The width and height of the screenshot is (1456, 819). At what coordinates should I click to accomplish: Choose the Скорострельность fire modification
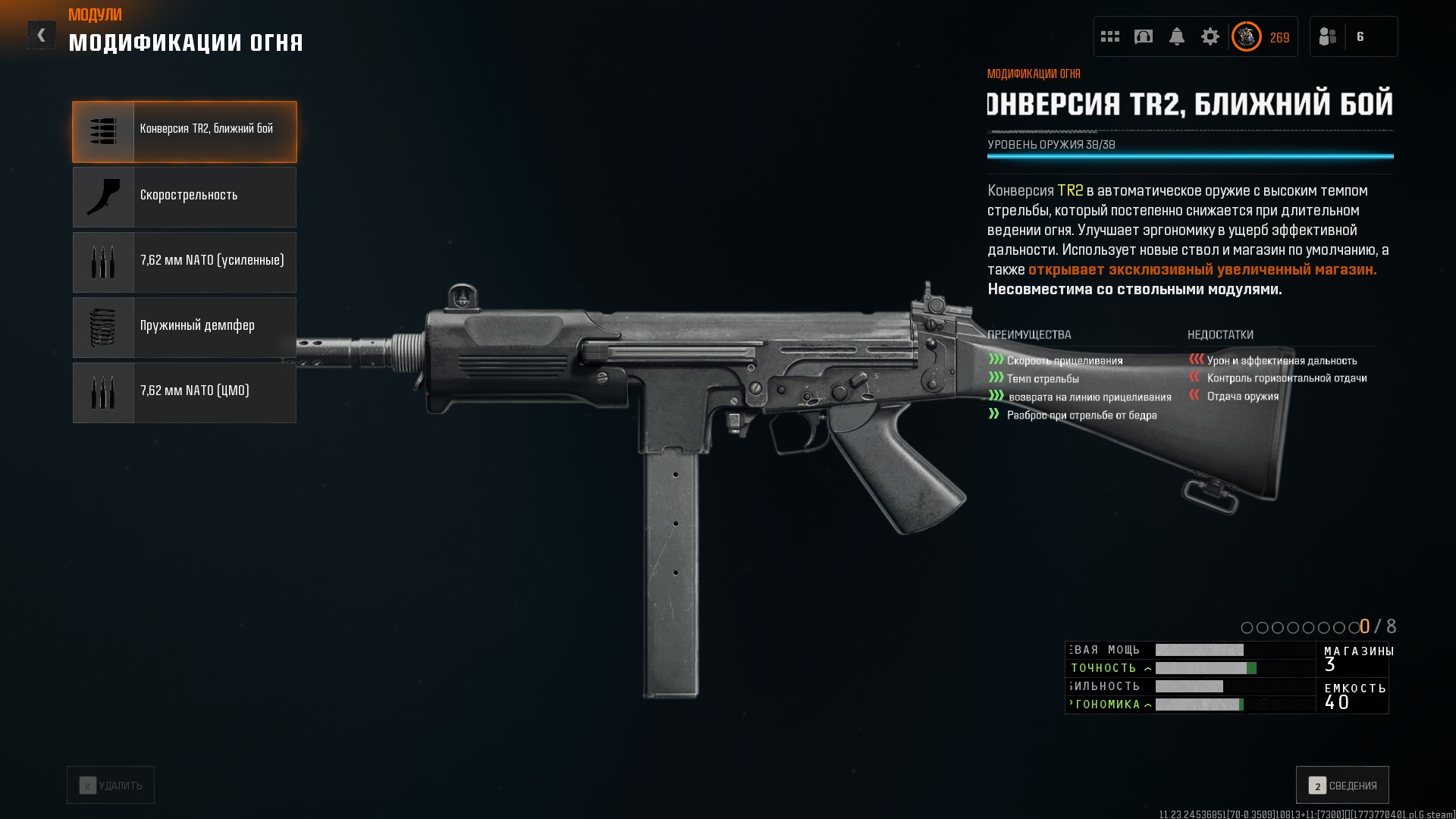pyautogui.click(x=184, y=197)
